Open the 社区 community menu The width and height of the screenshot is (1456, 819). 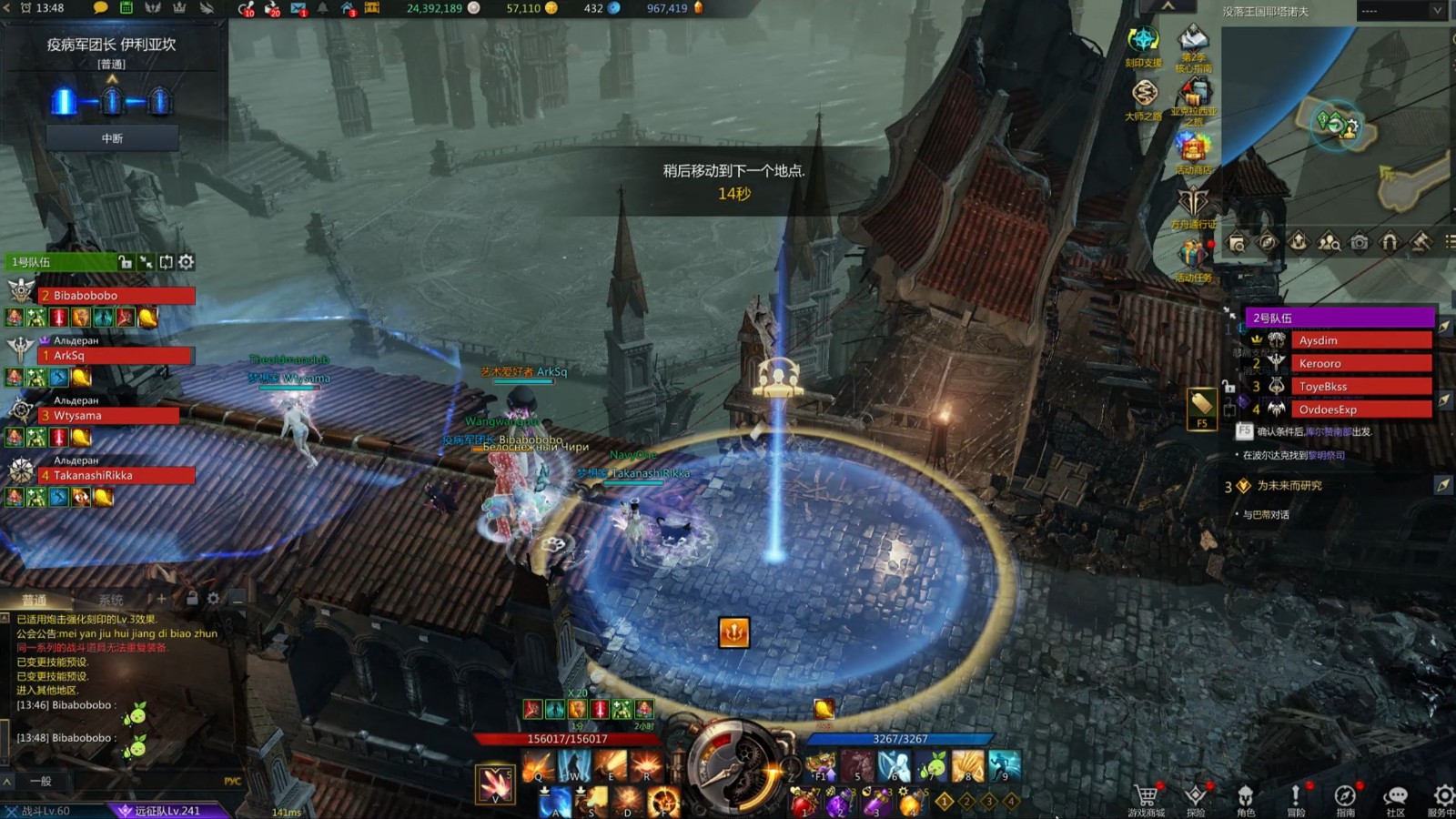click(x=1395, y=799)
